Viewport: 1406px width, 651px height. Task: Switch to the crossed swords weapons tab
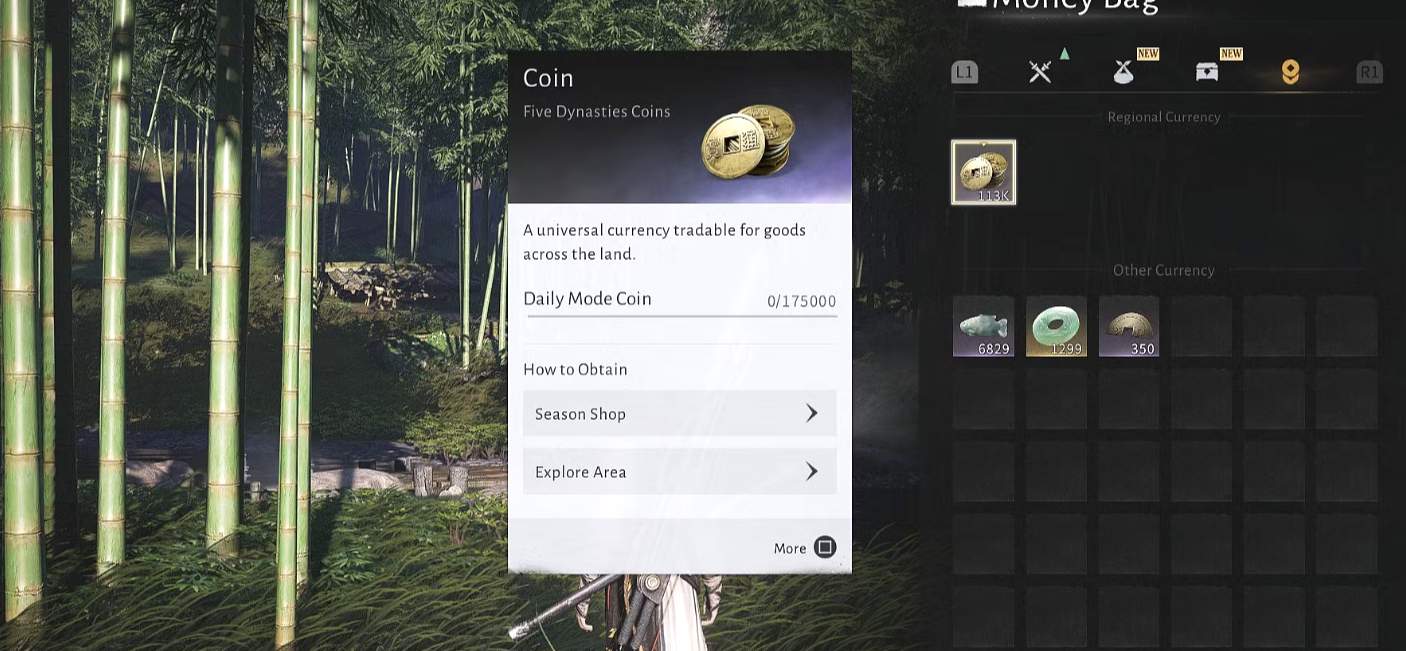click(x=1040, y=71)
